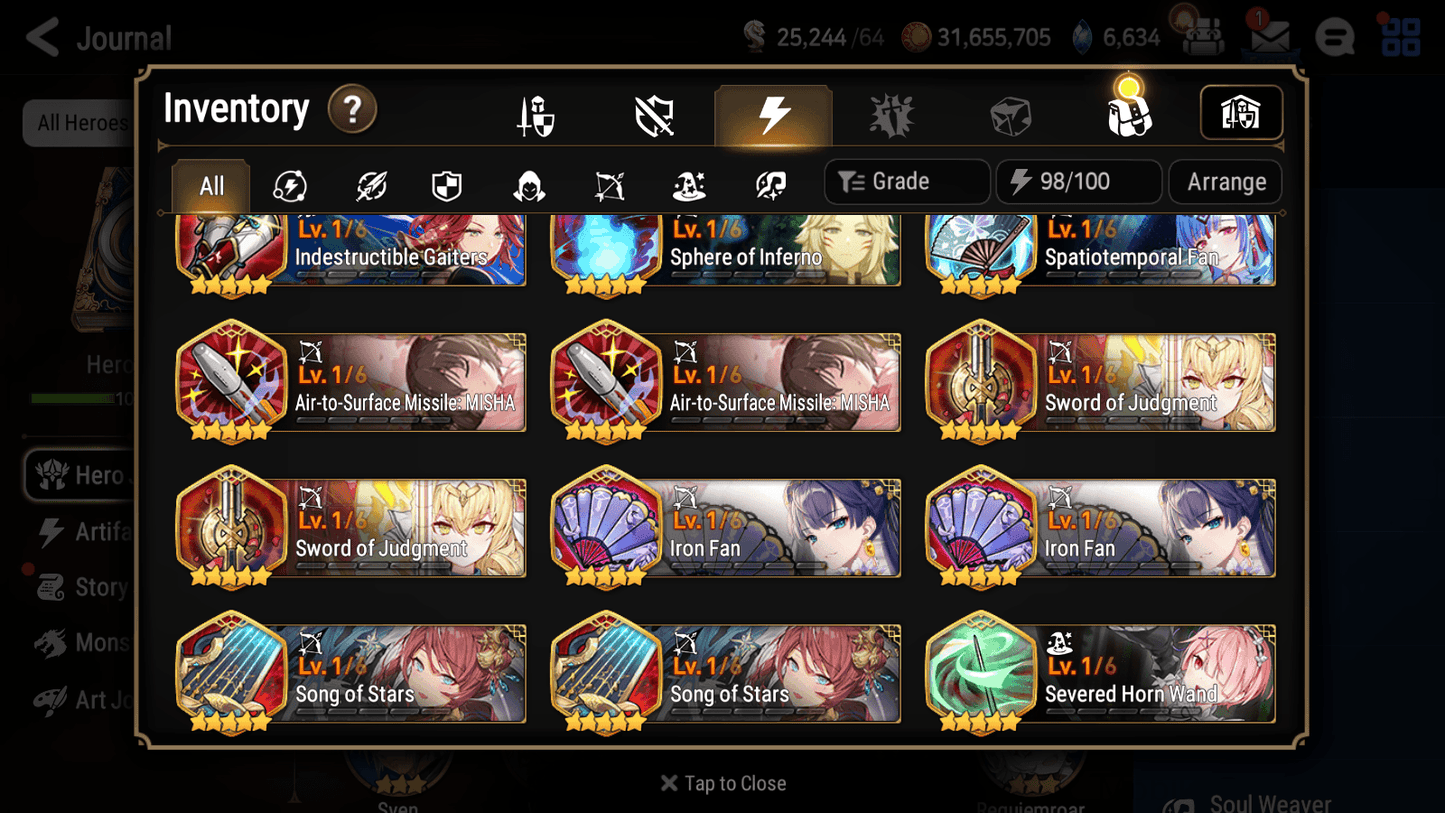Tap to Close the inventory

point(722,783)
